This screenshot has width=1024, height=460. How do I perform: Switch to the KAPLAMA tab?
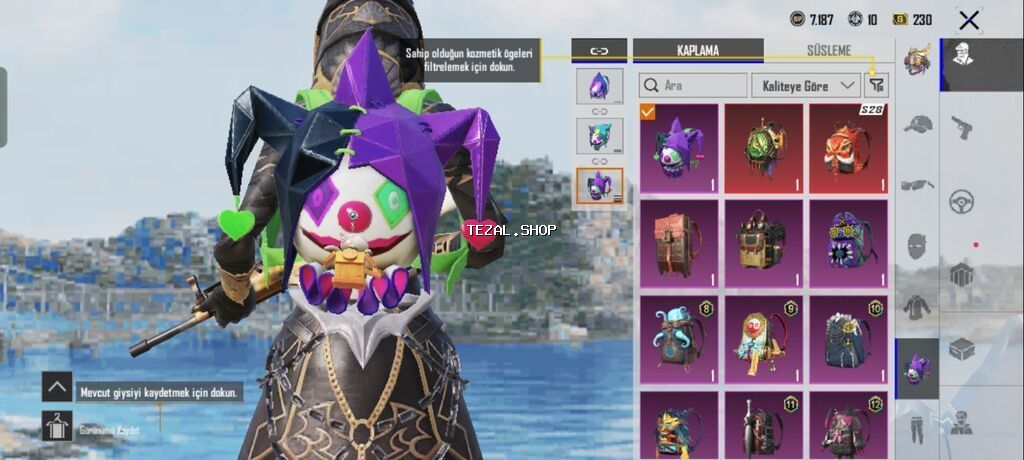[x=698, y=50]
